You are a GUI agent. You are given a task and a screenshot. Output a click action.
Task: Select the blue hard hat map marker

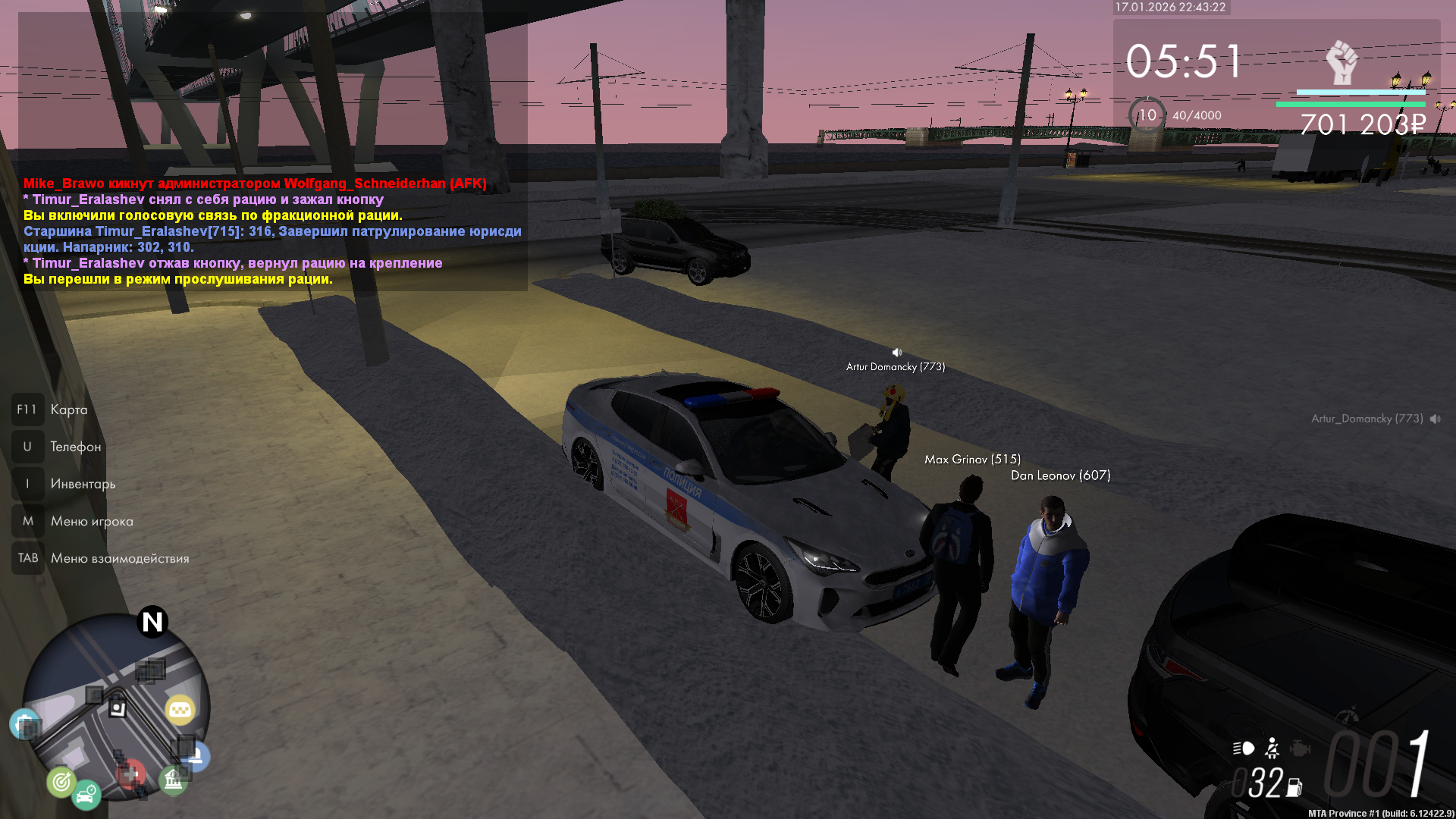click(197, 755)
